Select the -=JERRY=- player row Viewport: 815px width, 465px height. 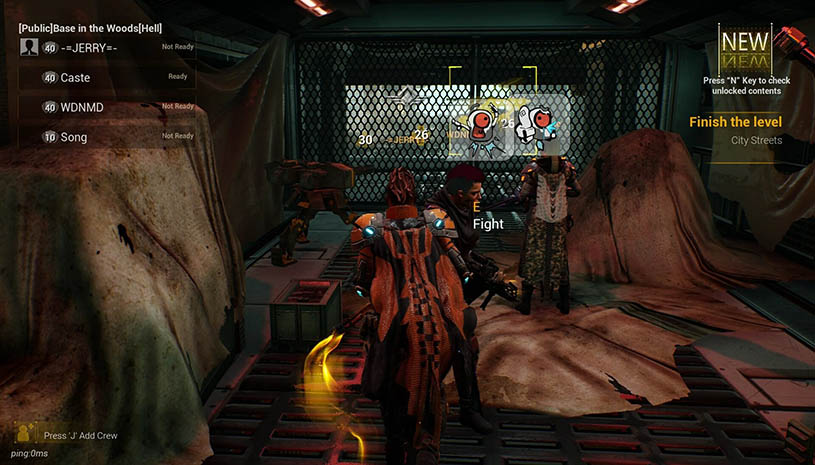[105, 48]
